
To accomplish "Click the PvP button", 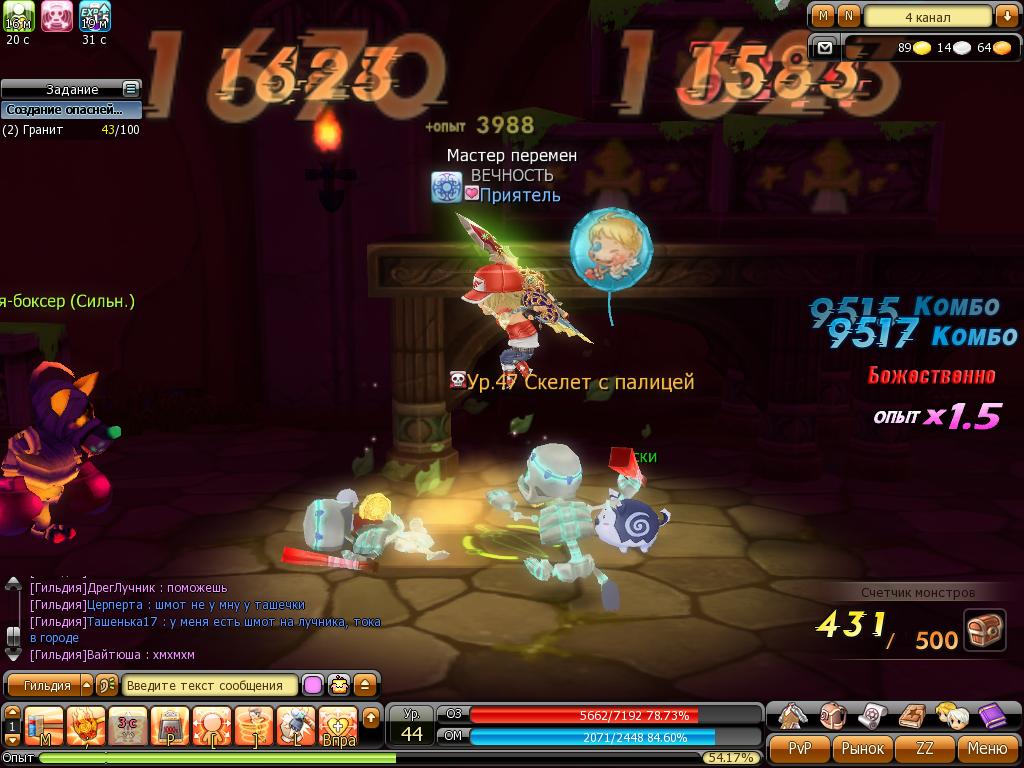I will (800, 748).
